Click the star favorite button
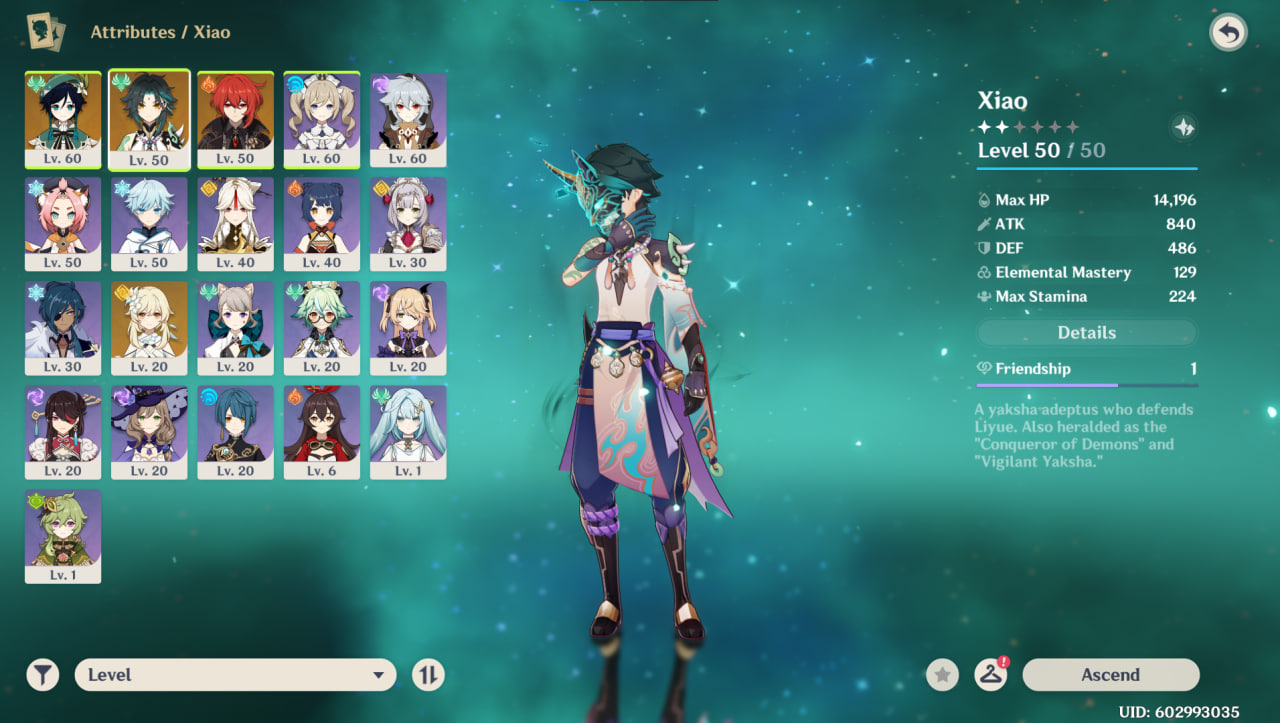The width and height of the screenshot is (1280, 723). click(941, 675)
